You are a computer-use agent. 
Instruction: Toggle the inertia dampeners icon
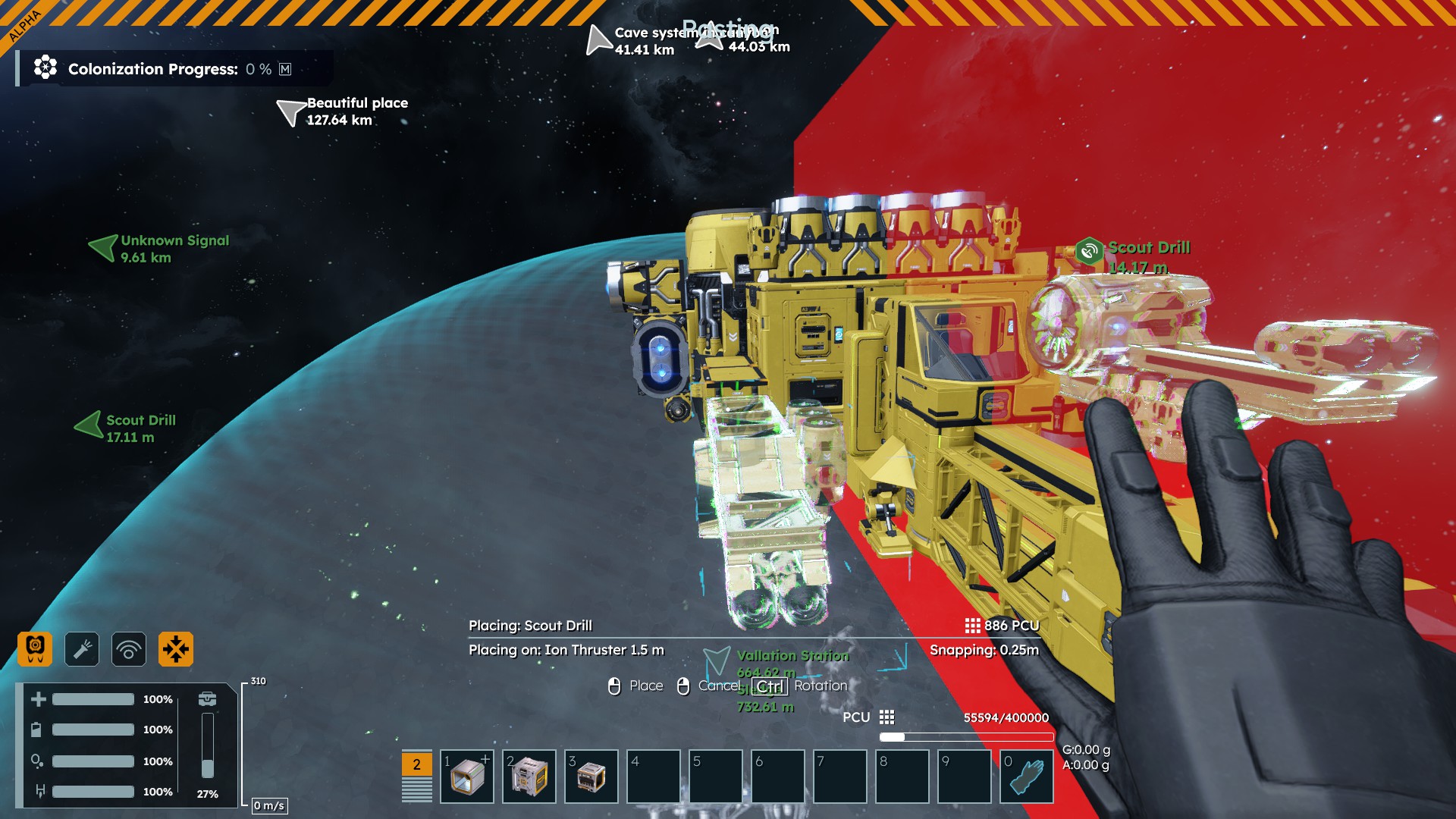tap(176, 649)
